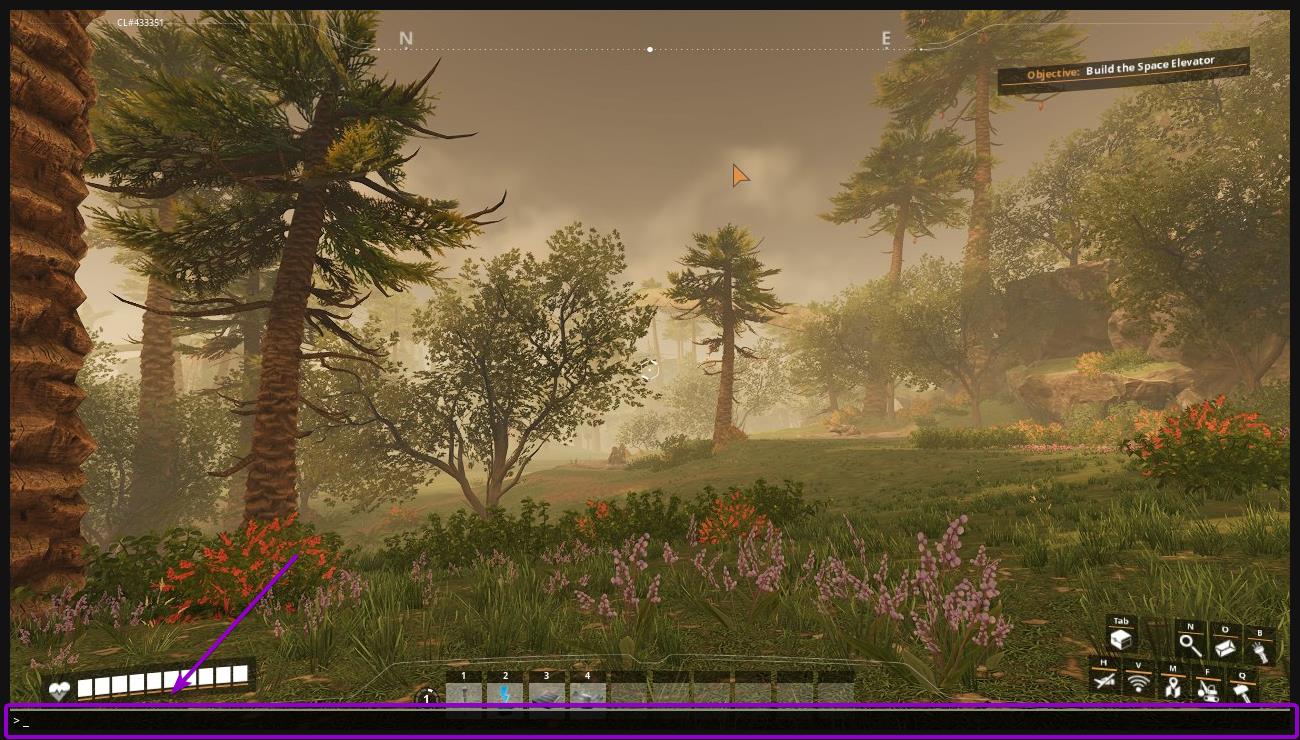Choose hotbar slot 4
Viewport: 1300px width, 740px height.
(x=587, y=693)
